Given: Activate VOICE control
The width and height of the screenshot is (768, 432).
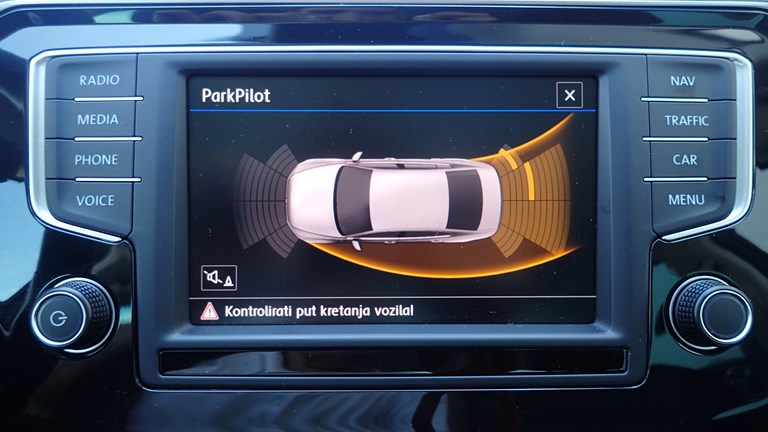Looking at the screenshot, I should 96,200.
